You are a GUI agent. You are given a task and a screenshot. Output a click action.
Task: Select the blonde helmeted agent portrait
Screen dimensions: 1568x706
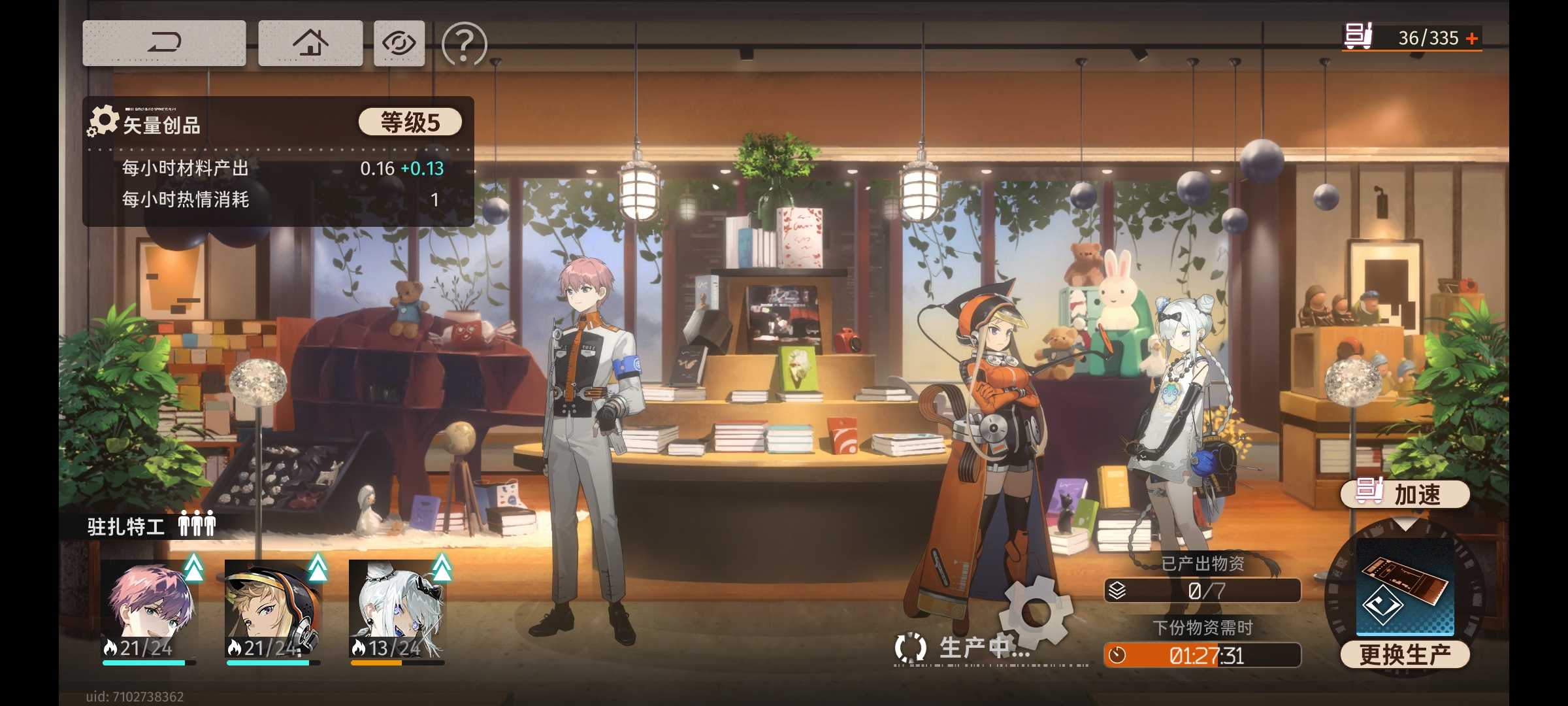[x=273, y=609]
